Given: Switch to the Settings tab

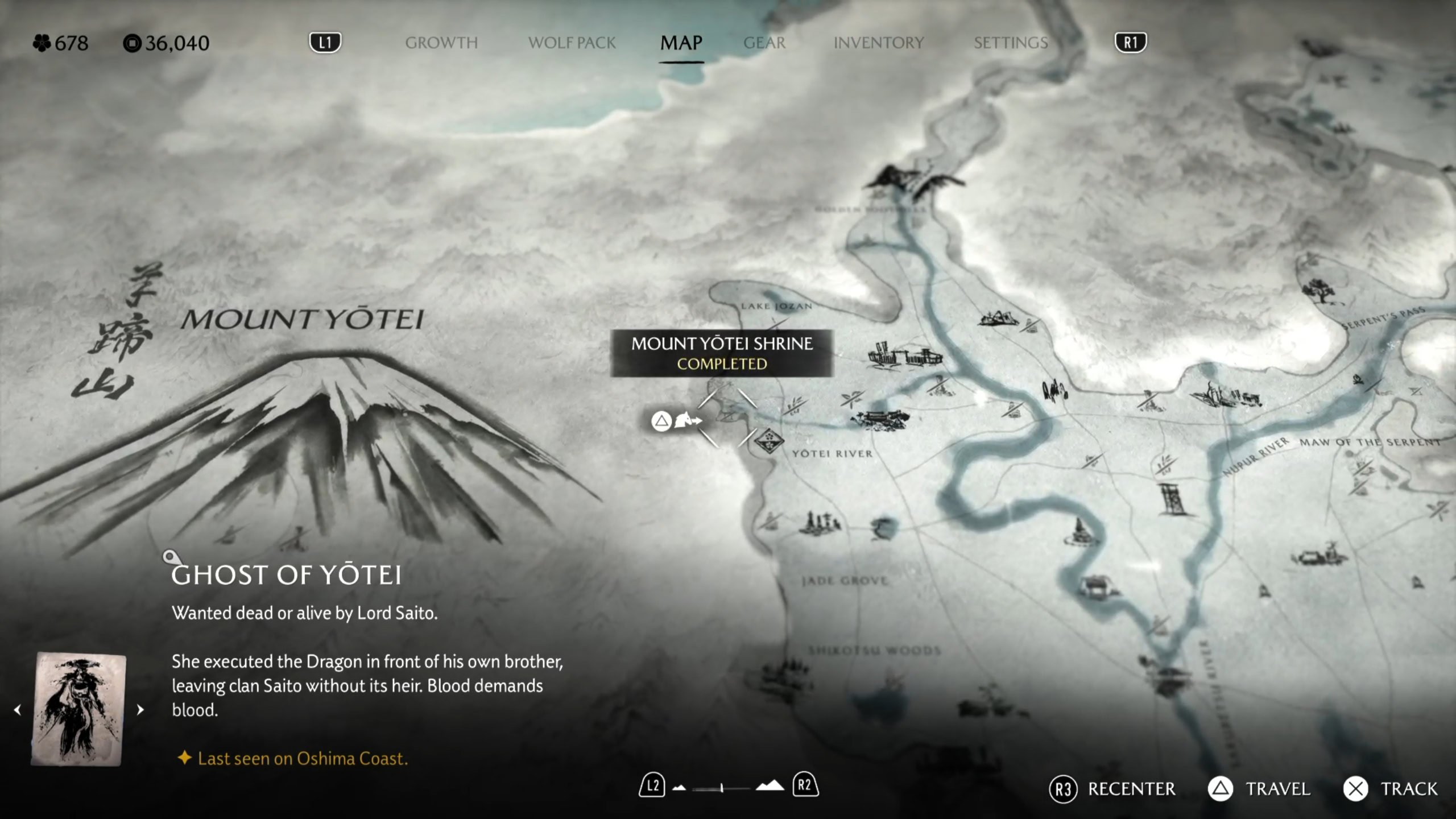Looking at the screenshot, I should [x=1010, y=43].
